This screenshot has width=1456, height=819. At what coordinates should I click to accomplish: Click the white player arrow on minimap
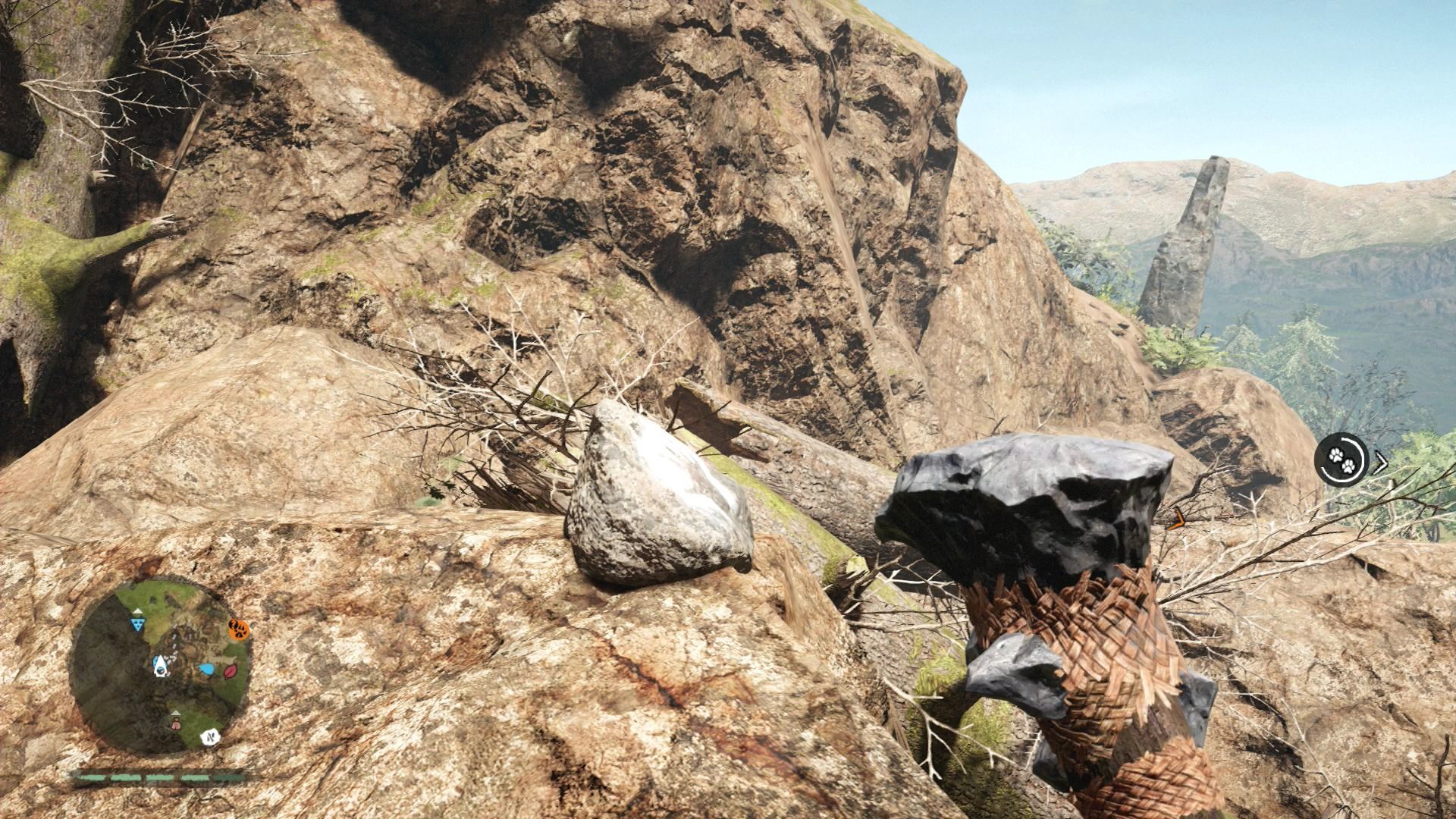pyautogui.click(x=161, y=665)
